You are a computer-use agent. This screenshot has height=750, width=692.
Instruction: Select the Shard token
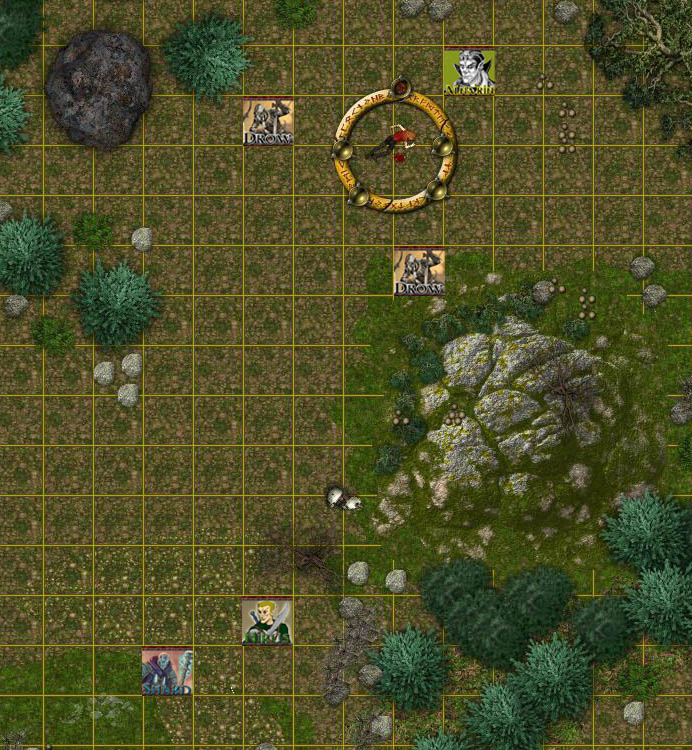tap(167, 671)
